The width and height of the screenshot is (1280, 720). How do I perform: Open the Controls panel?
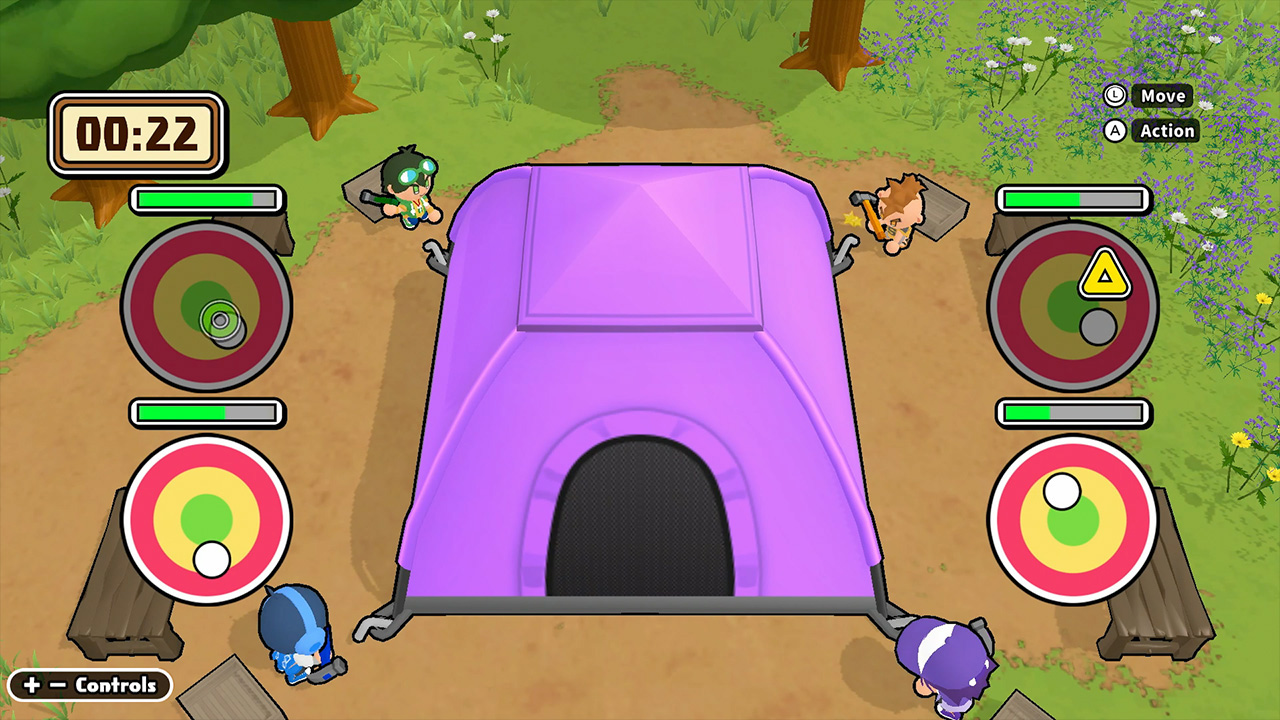pos(88,686)
